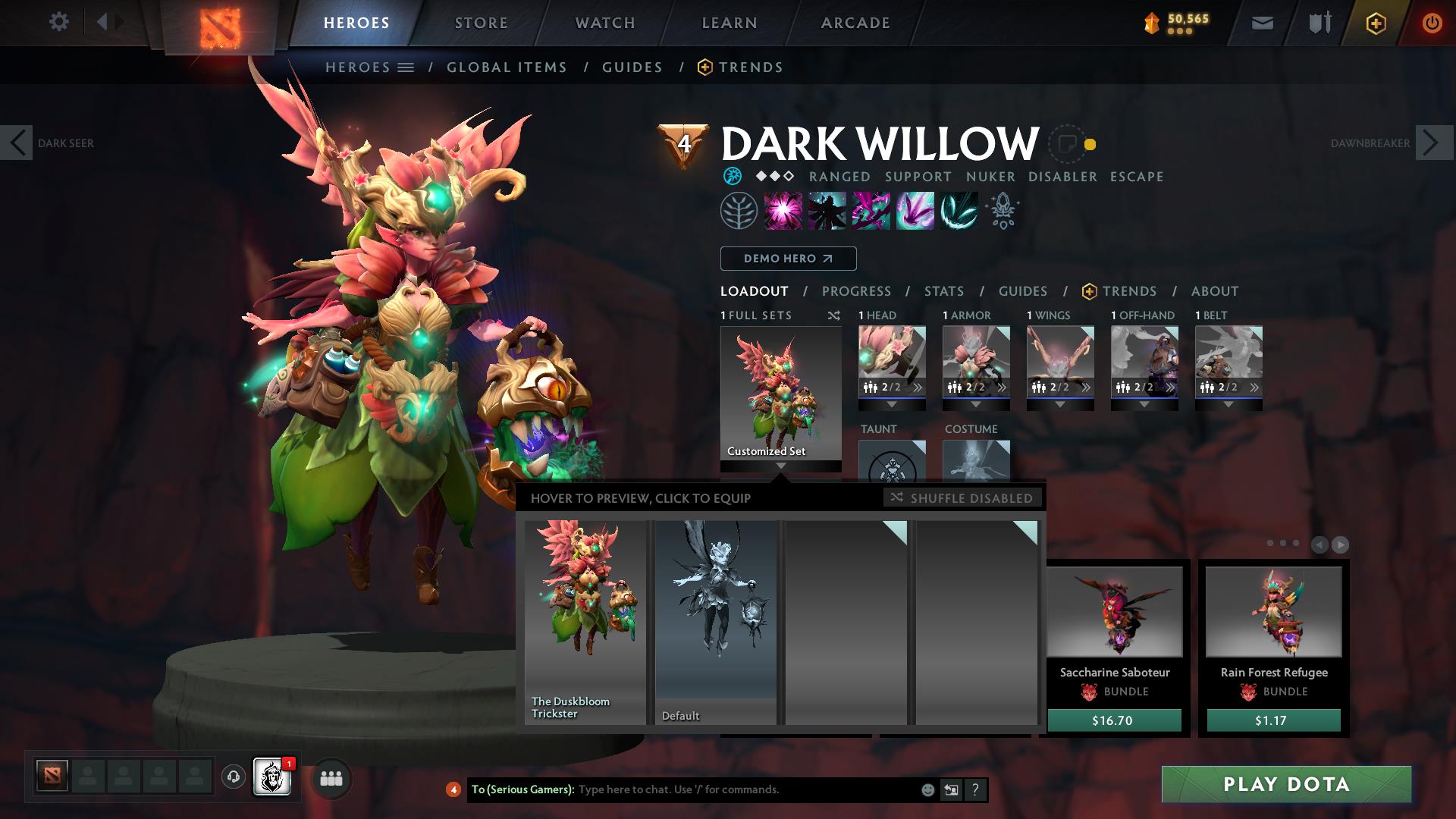Switch to the Stats tab
Screen dimensions: 1456x819
pos(943,290)
